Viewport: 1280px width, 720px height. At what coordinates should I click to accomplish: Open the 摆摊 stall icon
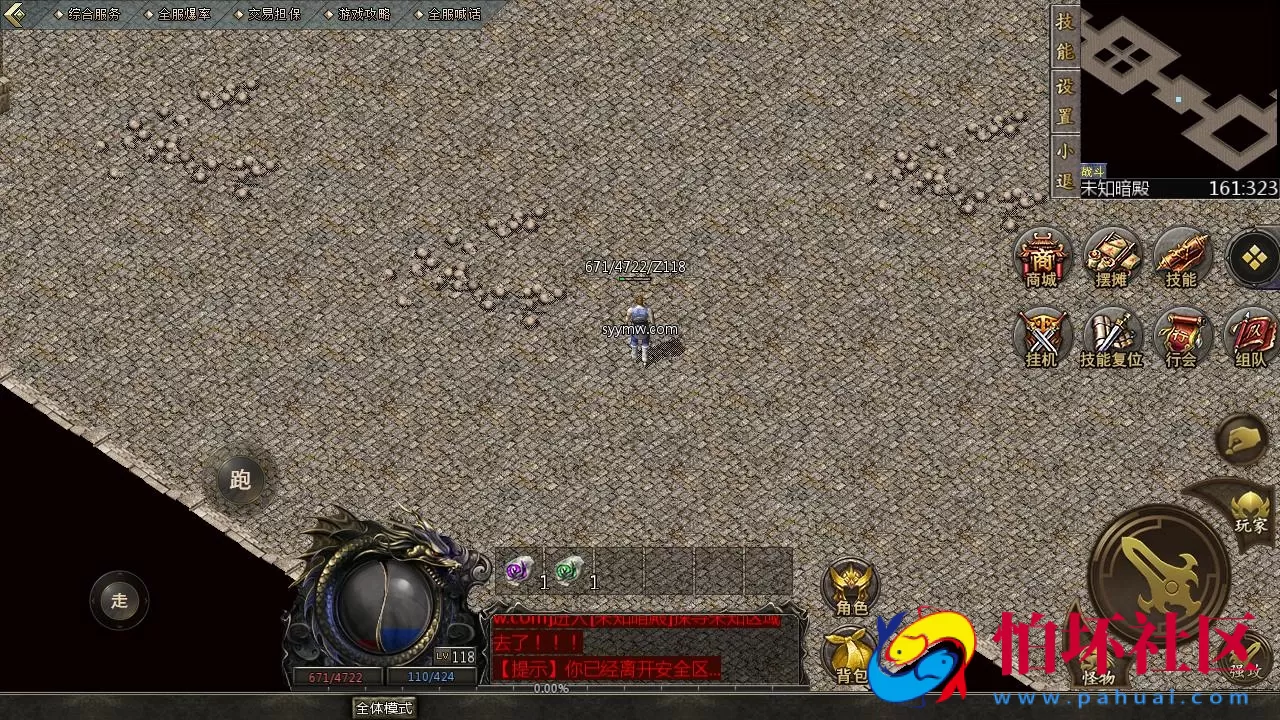coord(1111,258)
